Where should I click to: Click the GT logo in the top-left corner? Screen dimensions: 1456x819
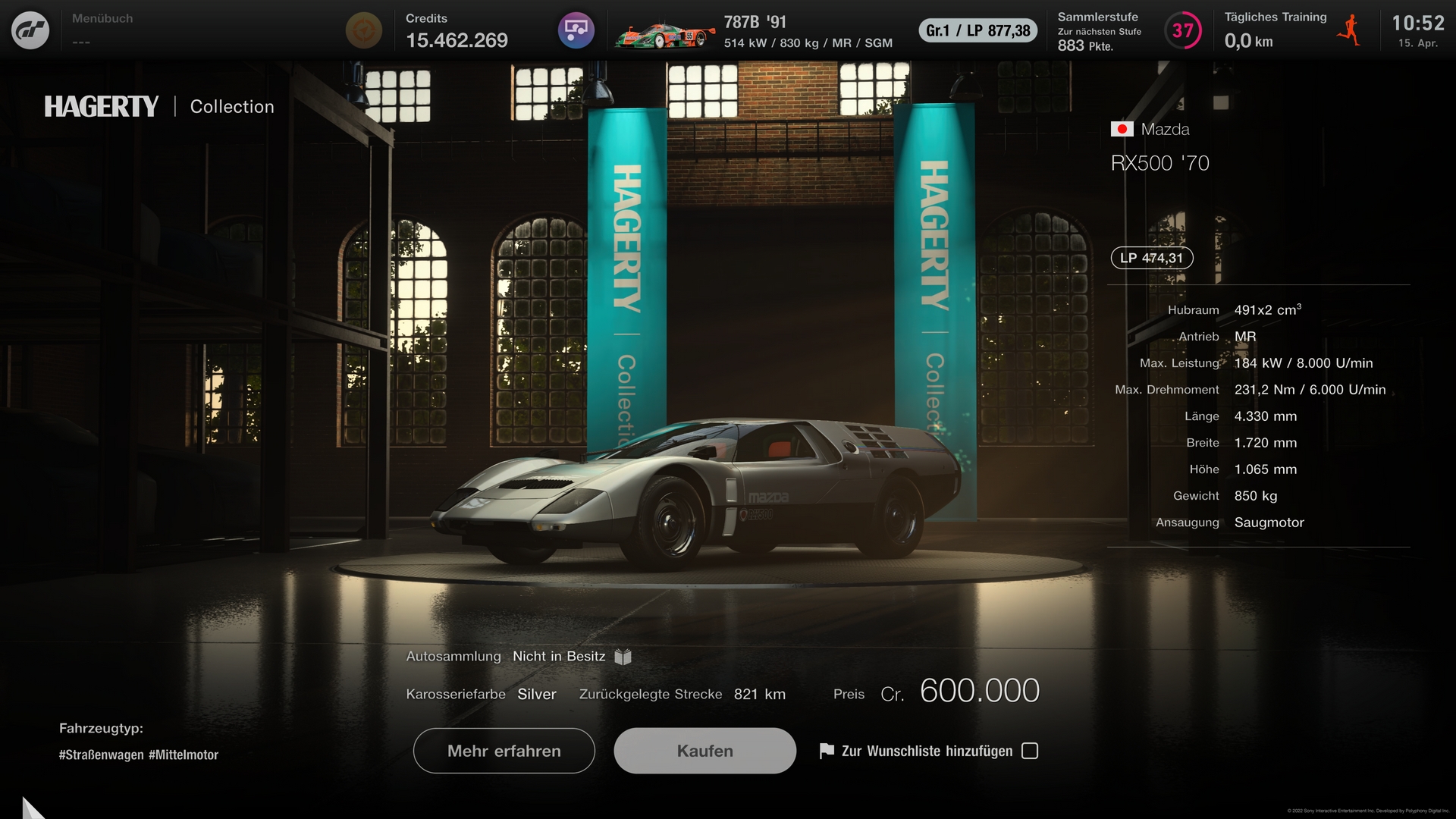point(32,30)
